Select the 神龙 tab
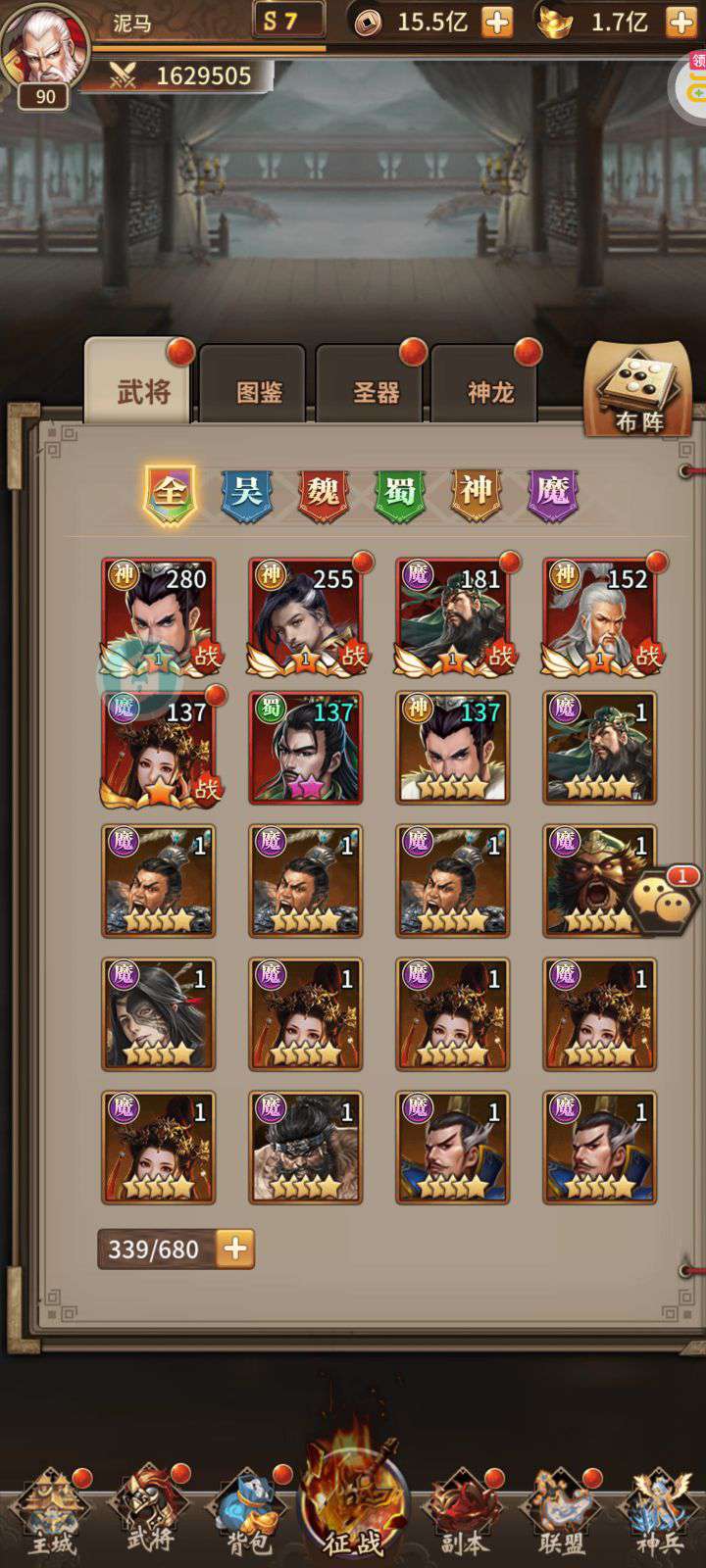Screen dimensions: 706x1568 489,392
